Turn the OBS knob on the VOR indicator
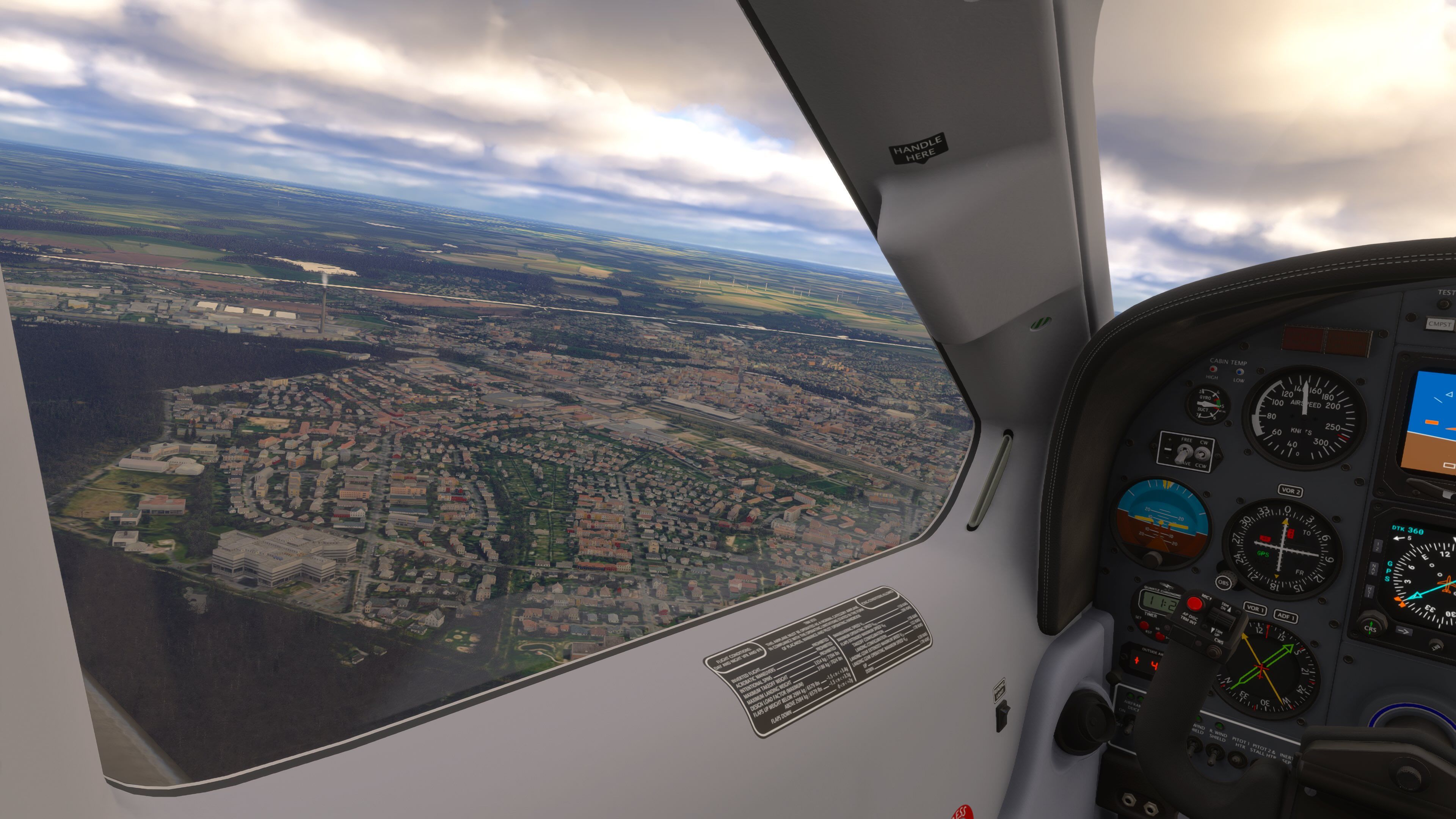 tap(1224, 582)
